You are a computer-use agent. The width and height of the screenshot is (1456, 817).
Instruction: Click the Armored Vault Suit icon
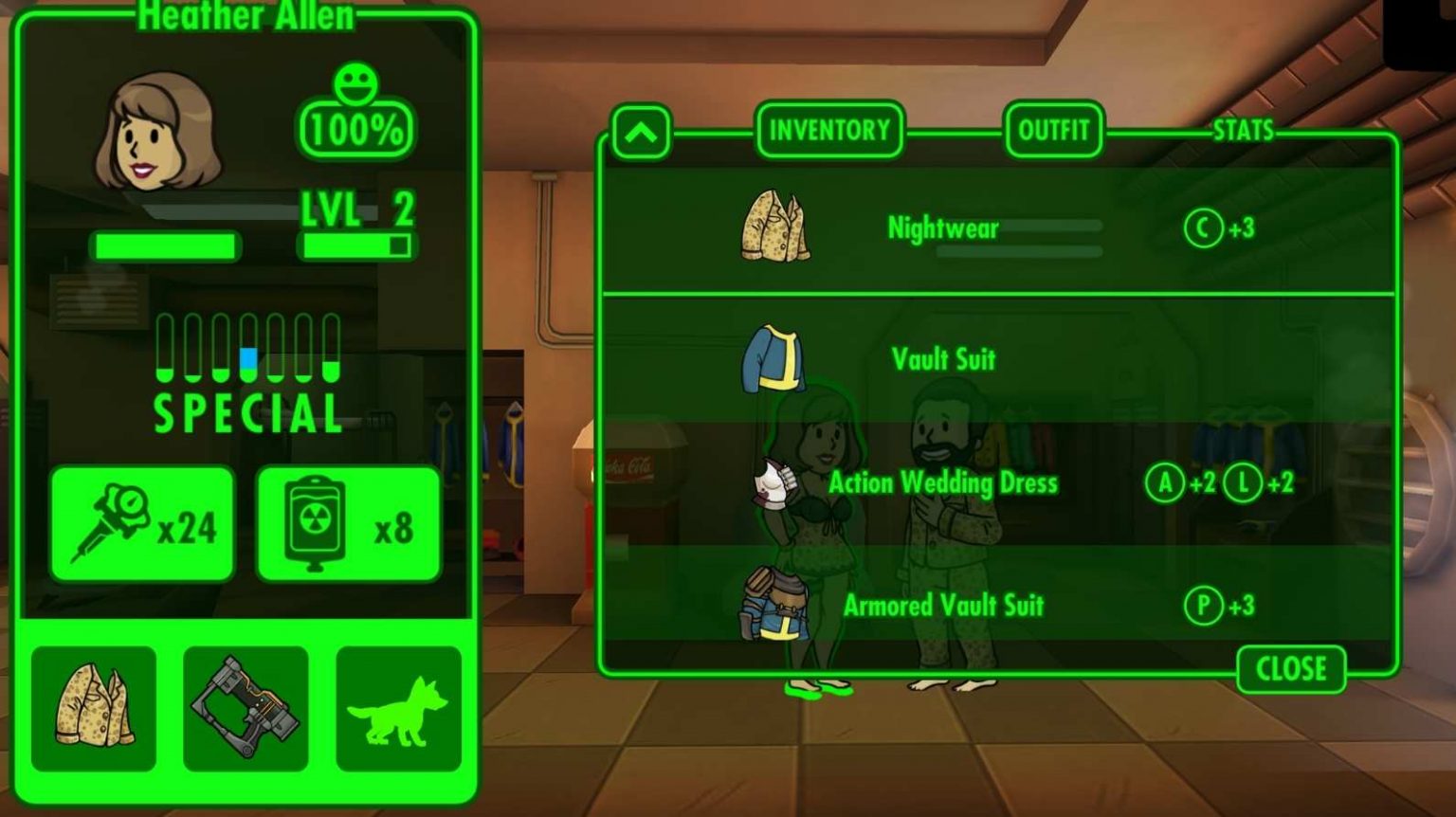[775, 607]
